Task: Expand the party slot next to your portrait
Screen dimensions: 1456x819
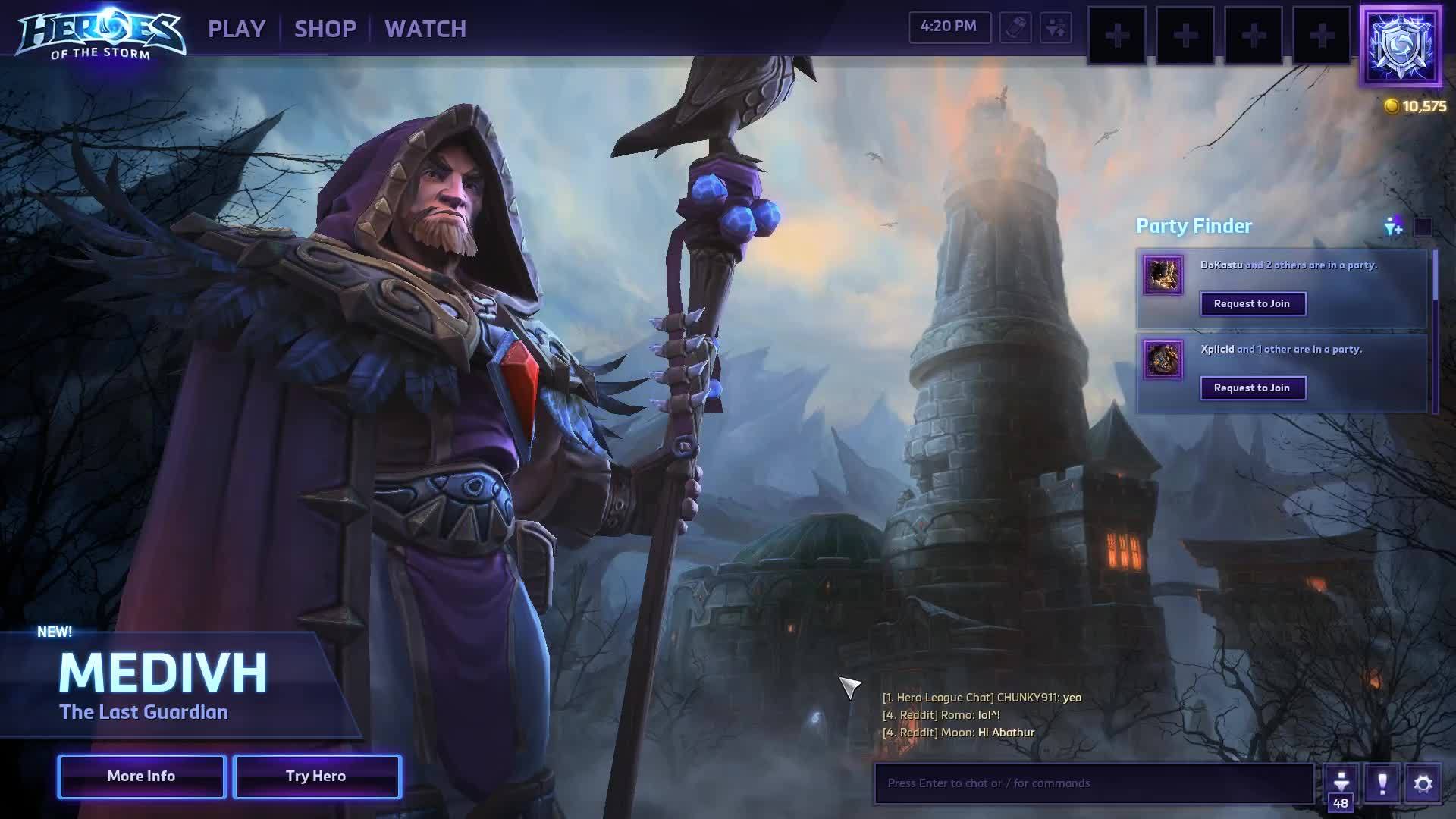Action: 1322,34
